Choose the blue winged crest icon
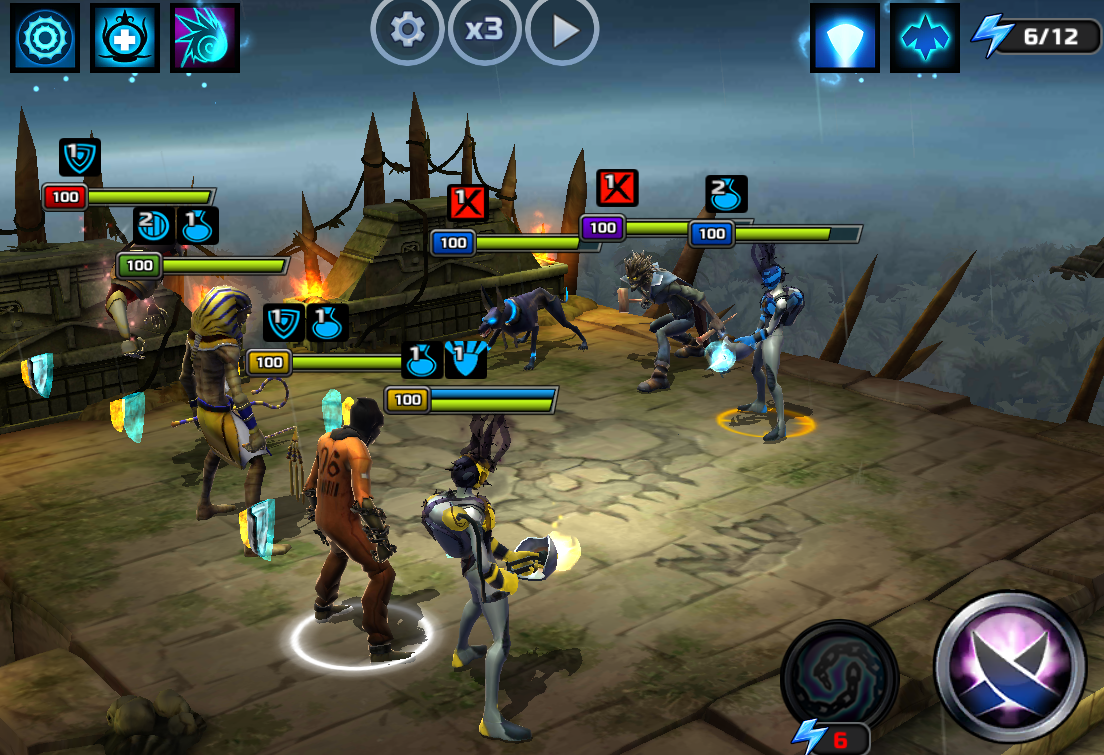This screenshot has width=1104, height=755. [925, 38]
